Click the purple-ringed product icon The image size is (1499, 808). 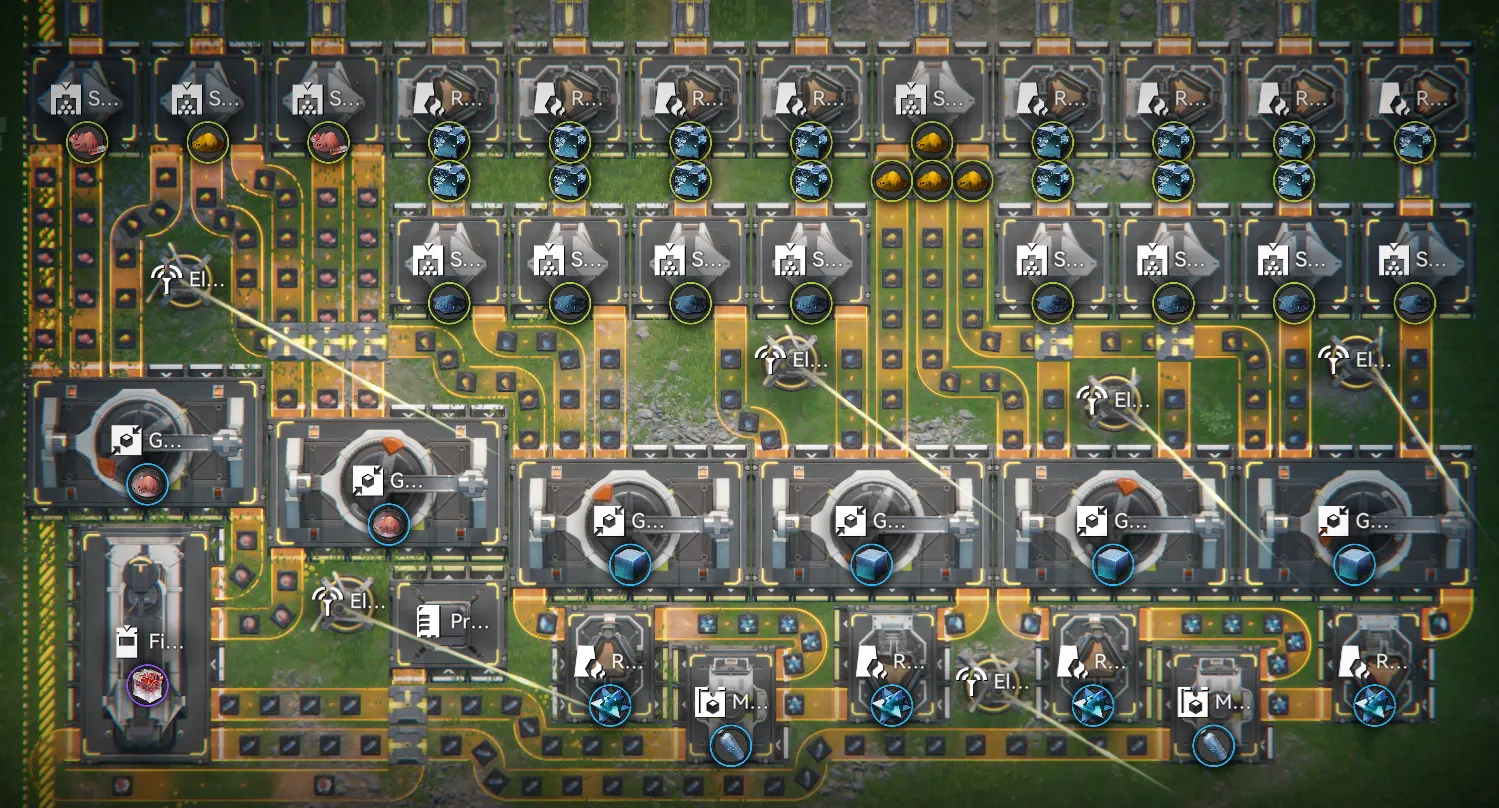147,687
